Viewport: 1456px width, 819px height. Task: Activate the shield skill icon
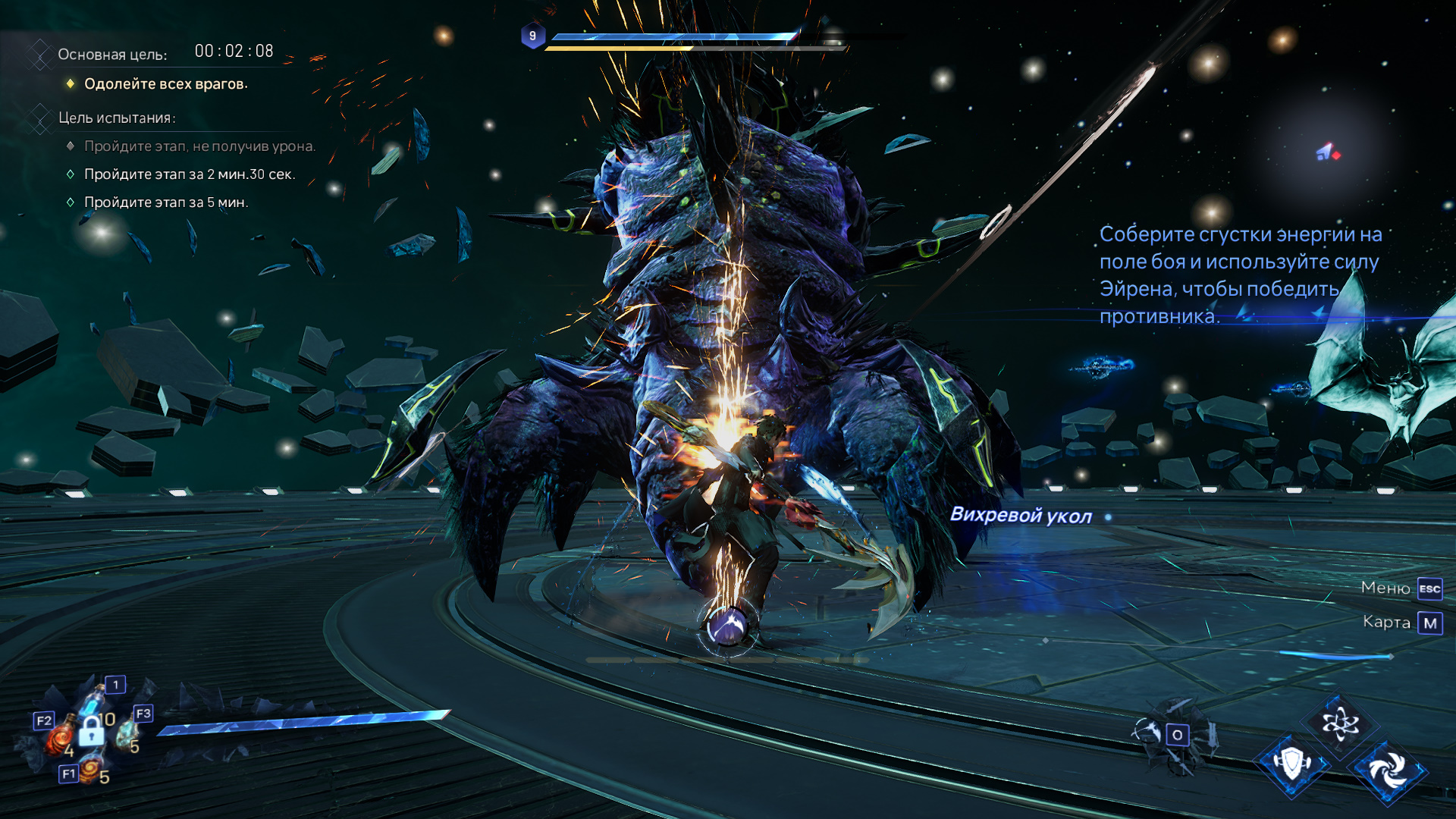point(1292,763)
